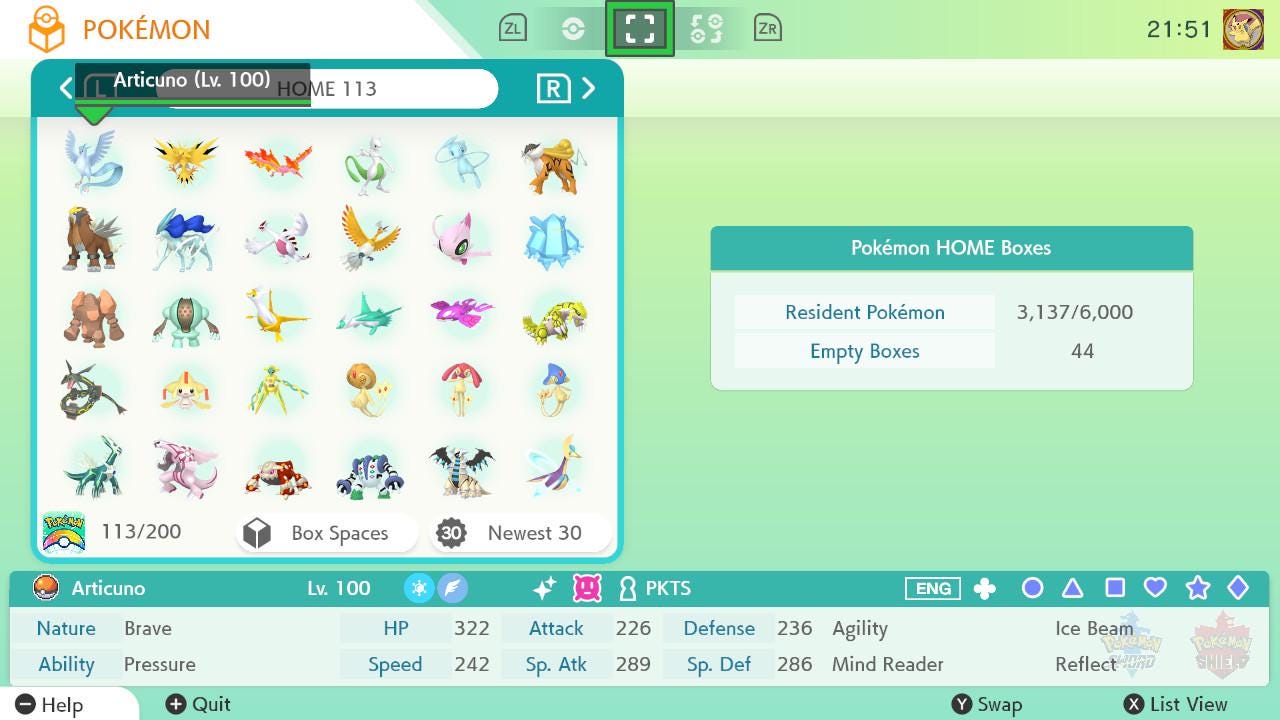
Task: Select the highlighted box view icon
Action: coord(640,28)
